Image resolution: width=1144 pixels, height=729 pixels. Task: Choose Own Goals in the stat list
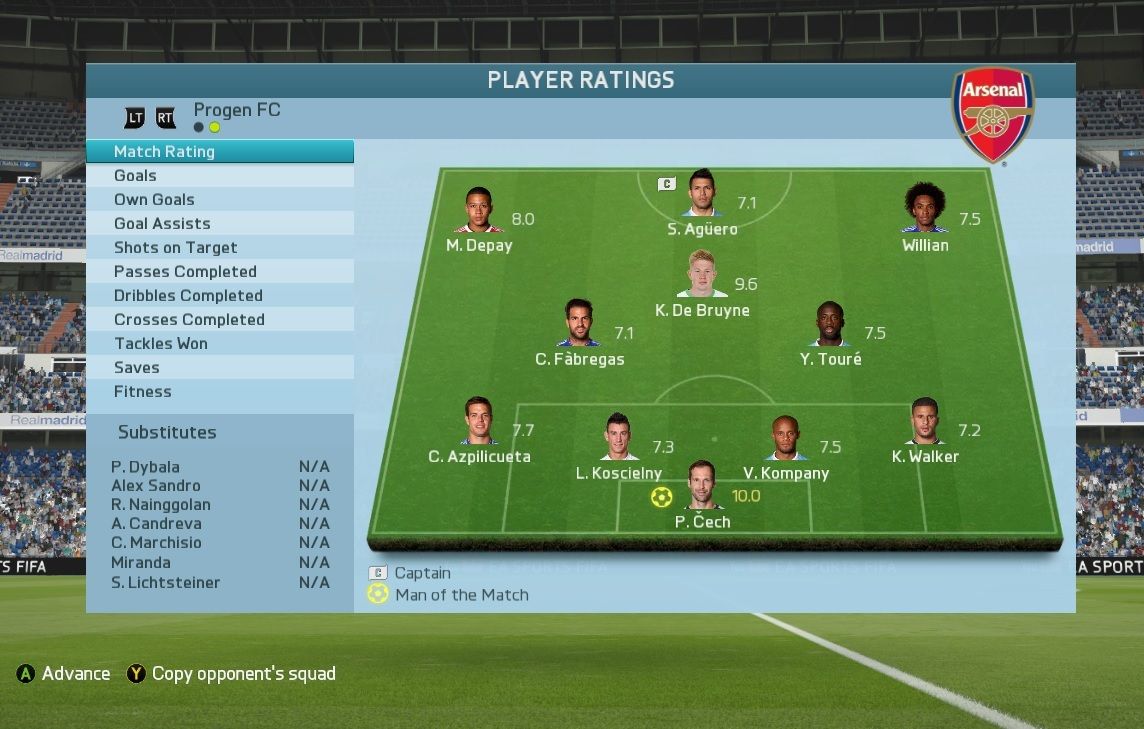(220, 200)
